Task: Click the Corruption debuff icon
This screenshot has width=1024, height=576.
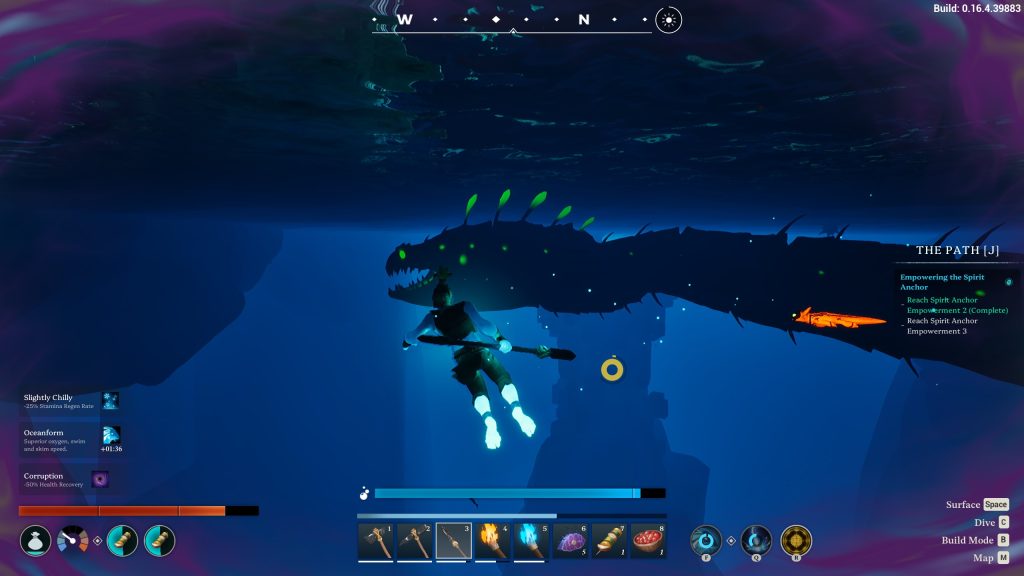Action: [x=100, y=479]
